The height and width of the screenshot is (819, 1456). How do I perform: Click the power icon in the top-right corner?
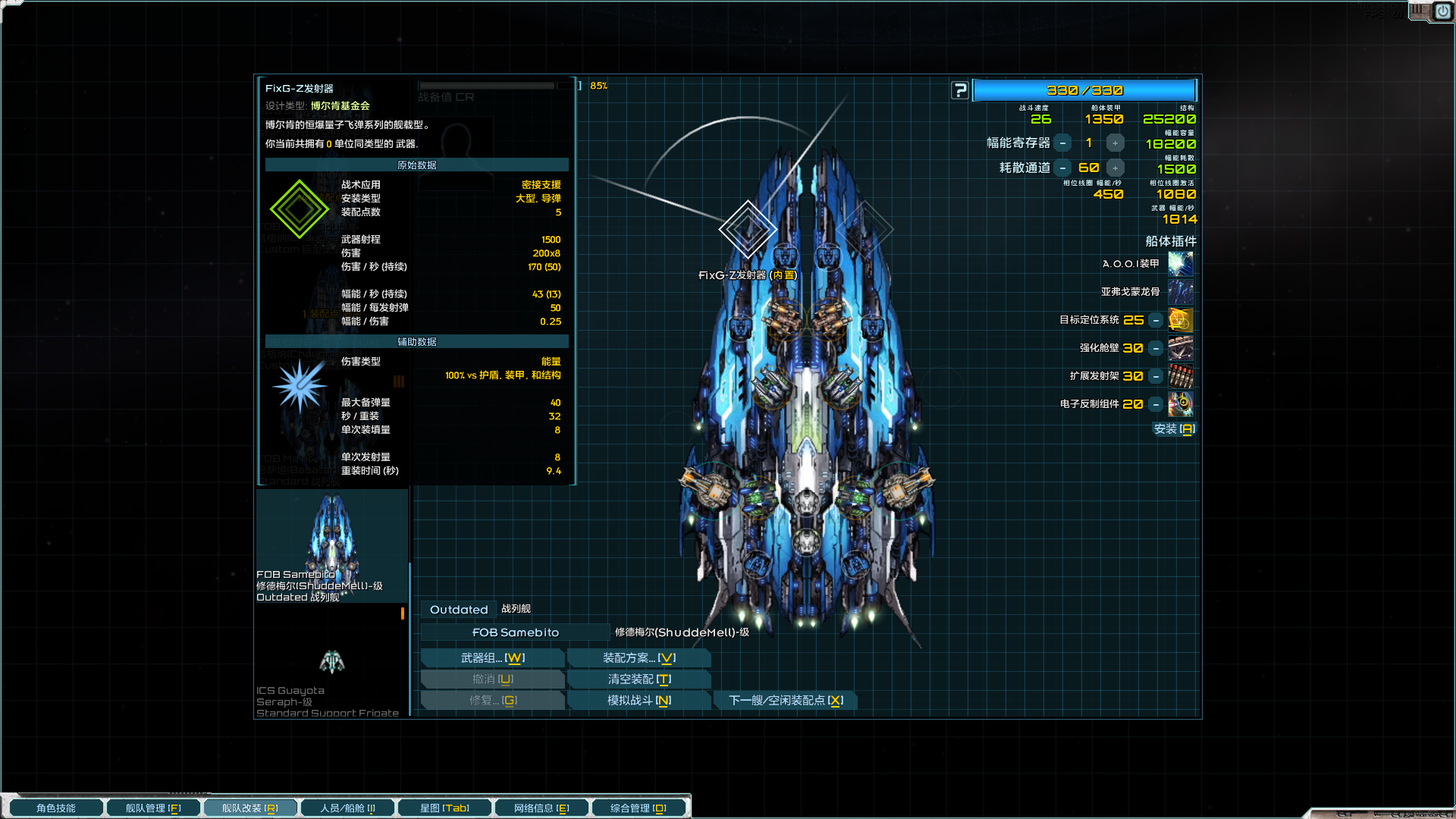1442,11
